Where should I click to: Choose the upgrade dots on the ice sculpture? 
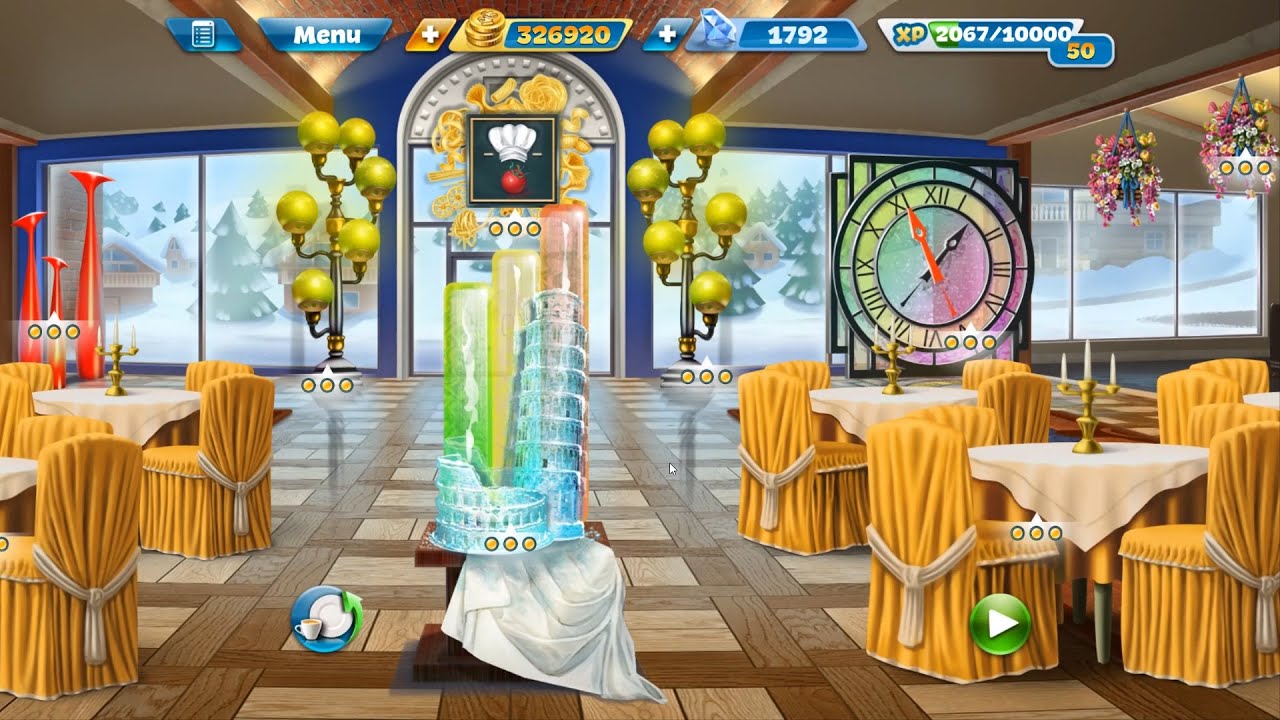pos(508,544)
